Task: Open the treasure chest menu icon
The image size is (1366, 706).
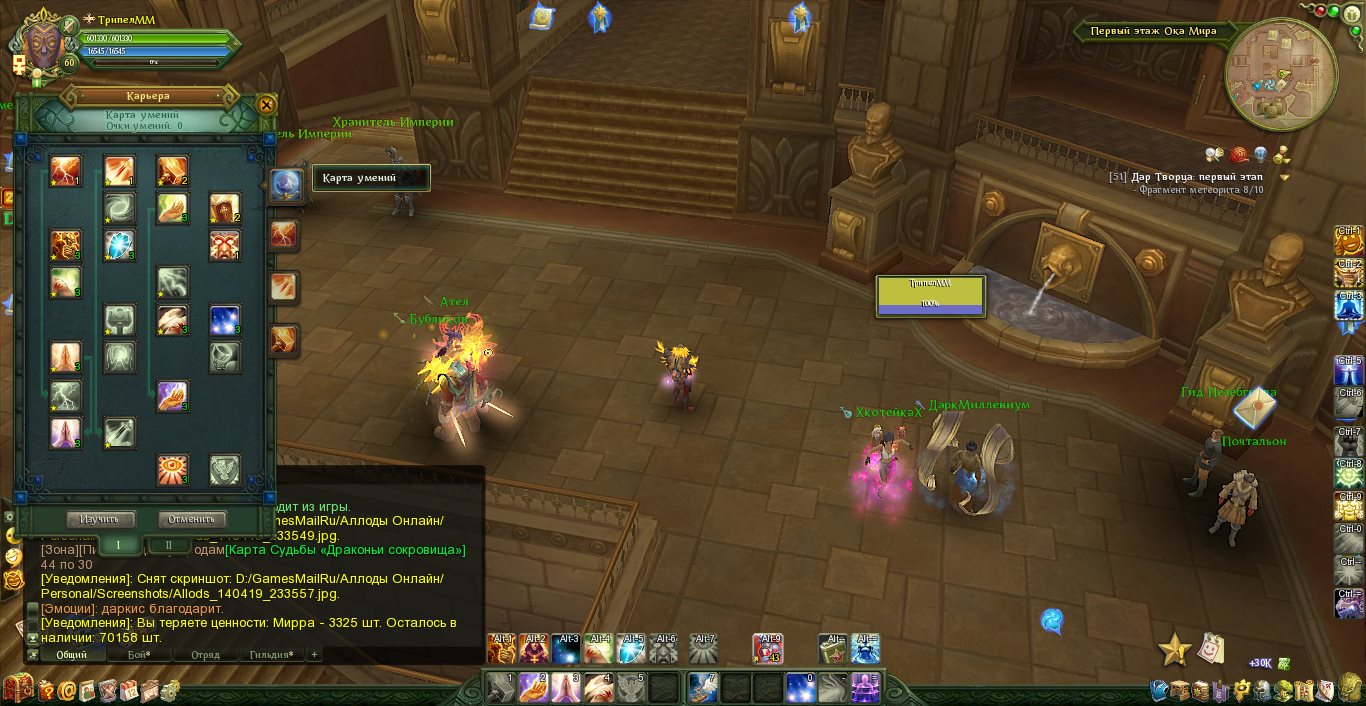Action: pyautogui.click(x=17, y=688)
